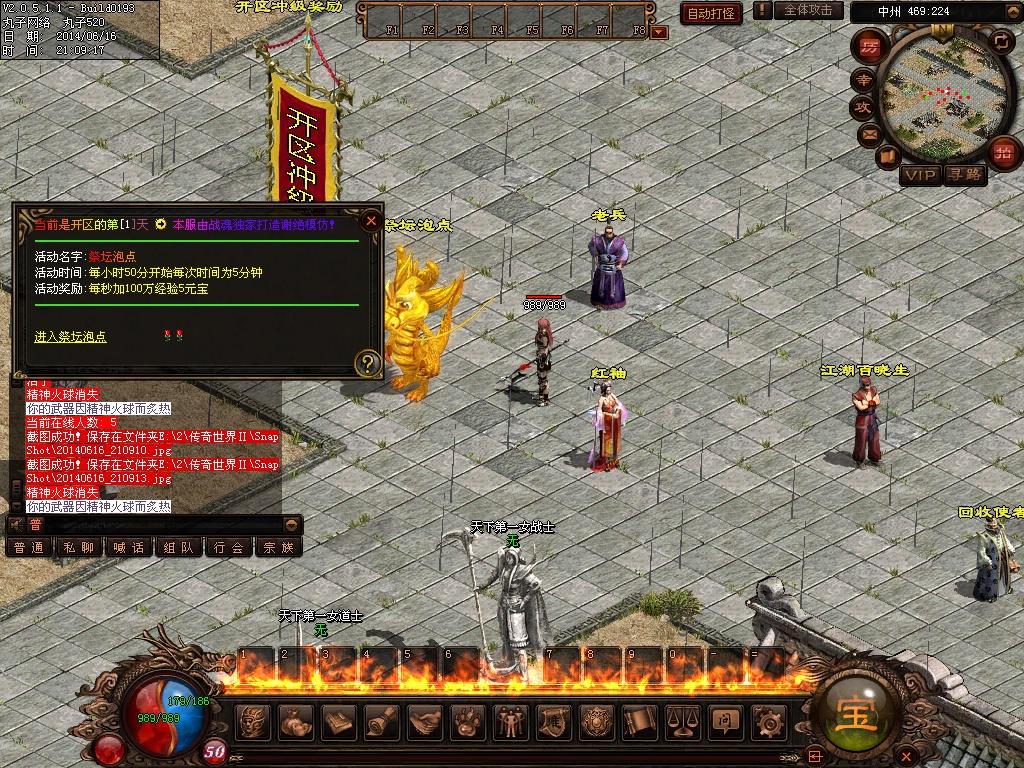
Task: Open the VIP button below the minimap
Action: (921, 176)
